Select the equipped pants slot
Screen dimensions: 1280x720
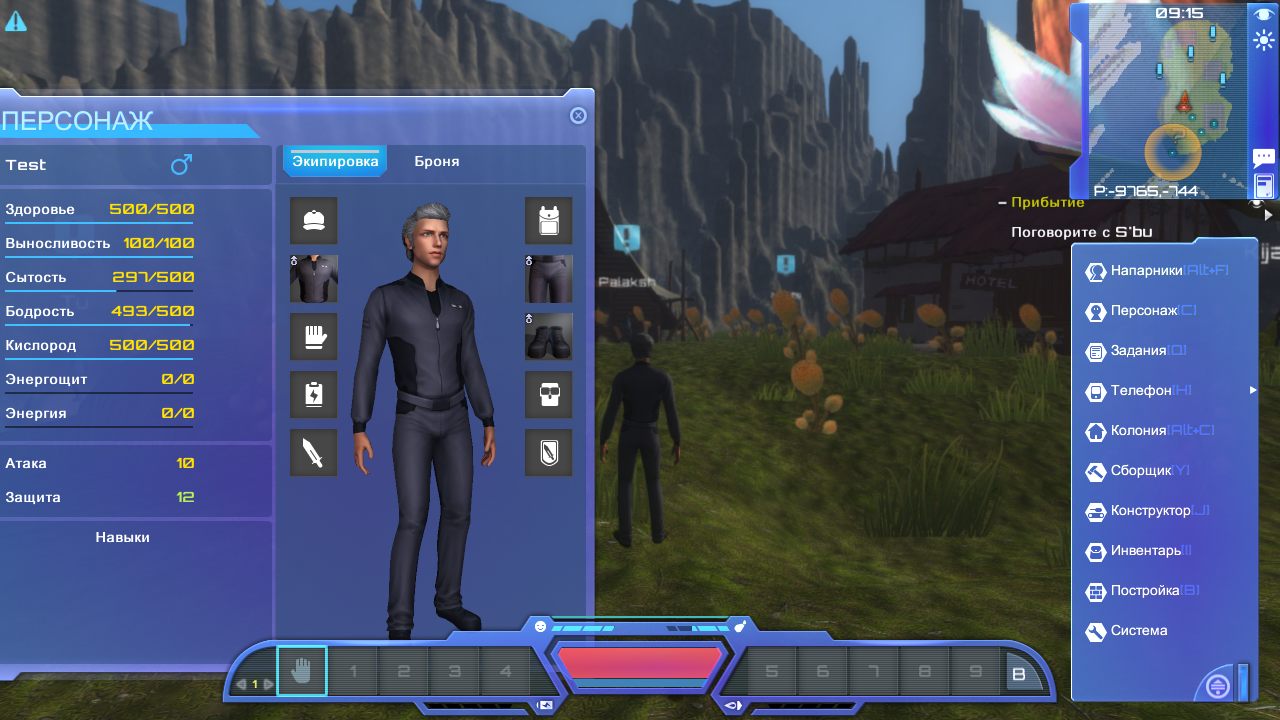point(549,279)
